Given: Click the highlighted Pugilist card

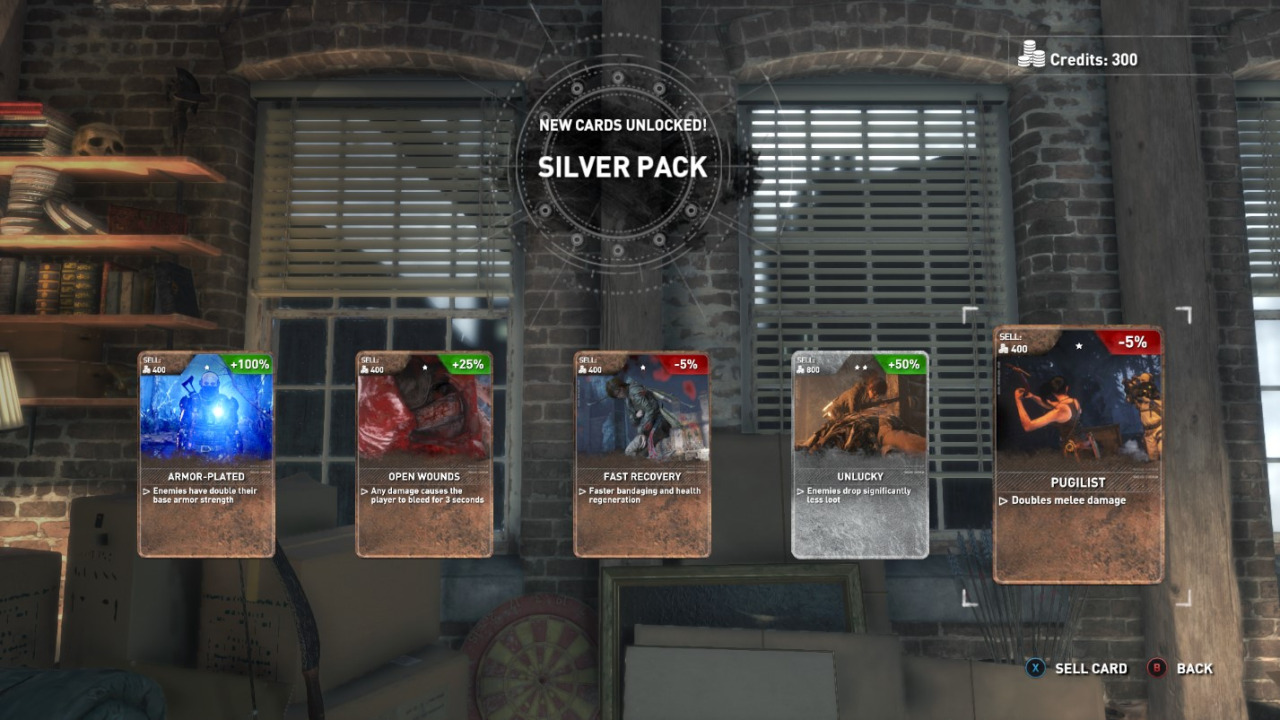Looking at the screenshot, I should 1078,455.
